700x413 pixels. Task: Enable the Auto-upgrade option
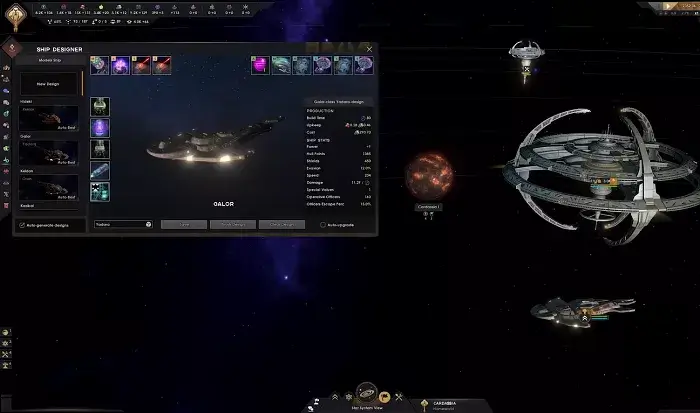coord(322,225)
